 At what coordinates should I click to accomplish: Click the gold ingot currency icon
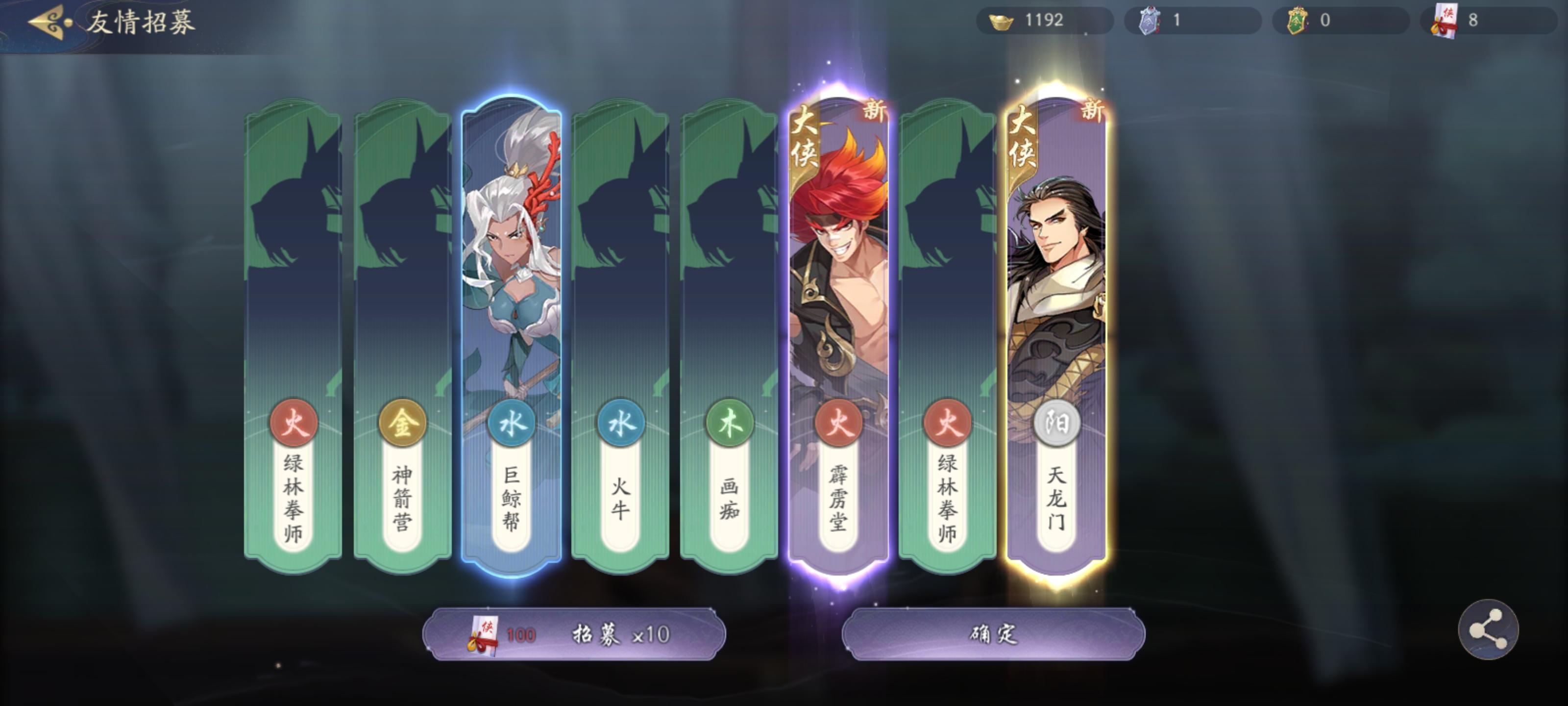1001,23
